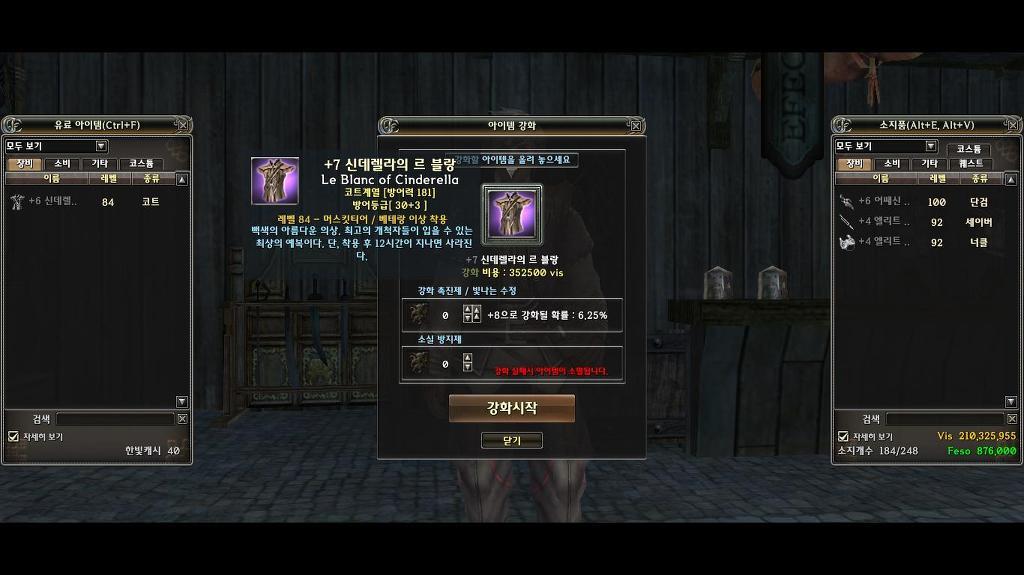
Task: Switch to the 기타 tab in 소지품
Action: tap(929, 163)
